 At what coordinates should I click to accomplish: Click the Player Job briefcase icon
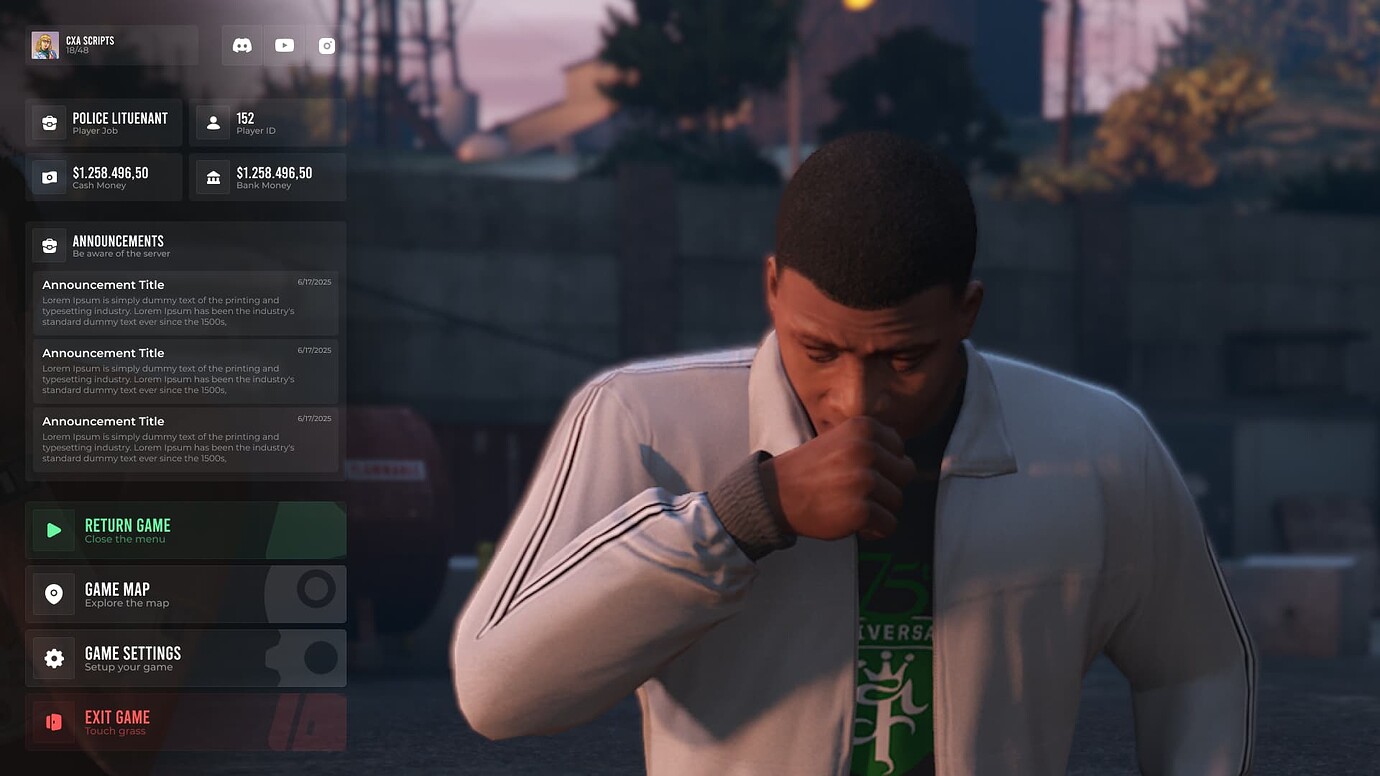tap(49, 121)
